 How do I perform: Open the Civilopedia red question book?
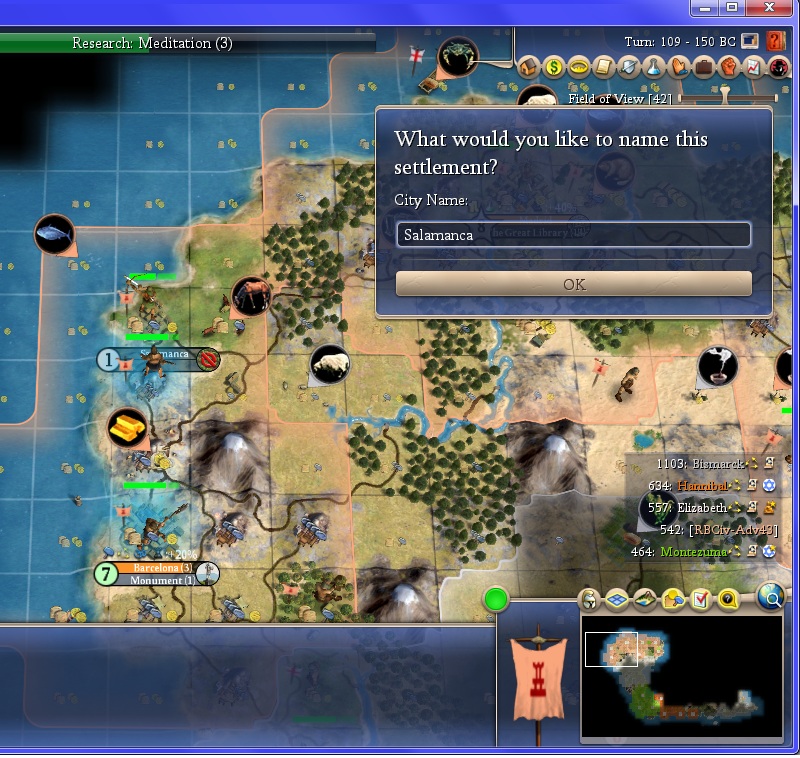775,42
